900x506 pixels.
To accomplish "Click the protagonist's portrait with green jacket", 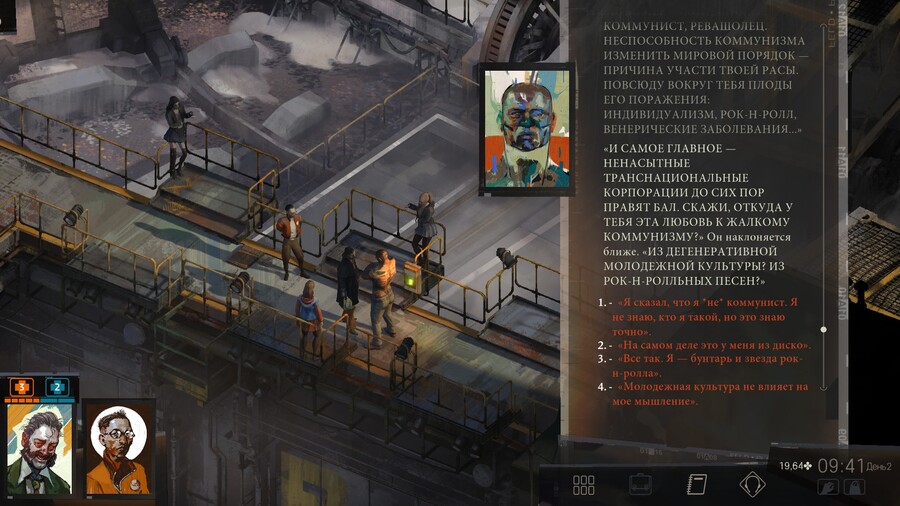I will point(39,450).
